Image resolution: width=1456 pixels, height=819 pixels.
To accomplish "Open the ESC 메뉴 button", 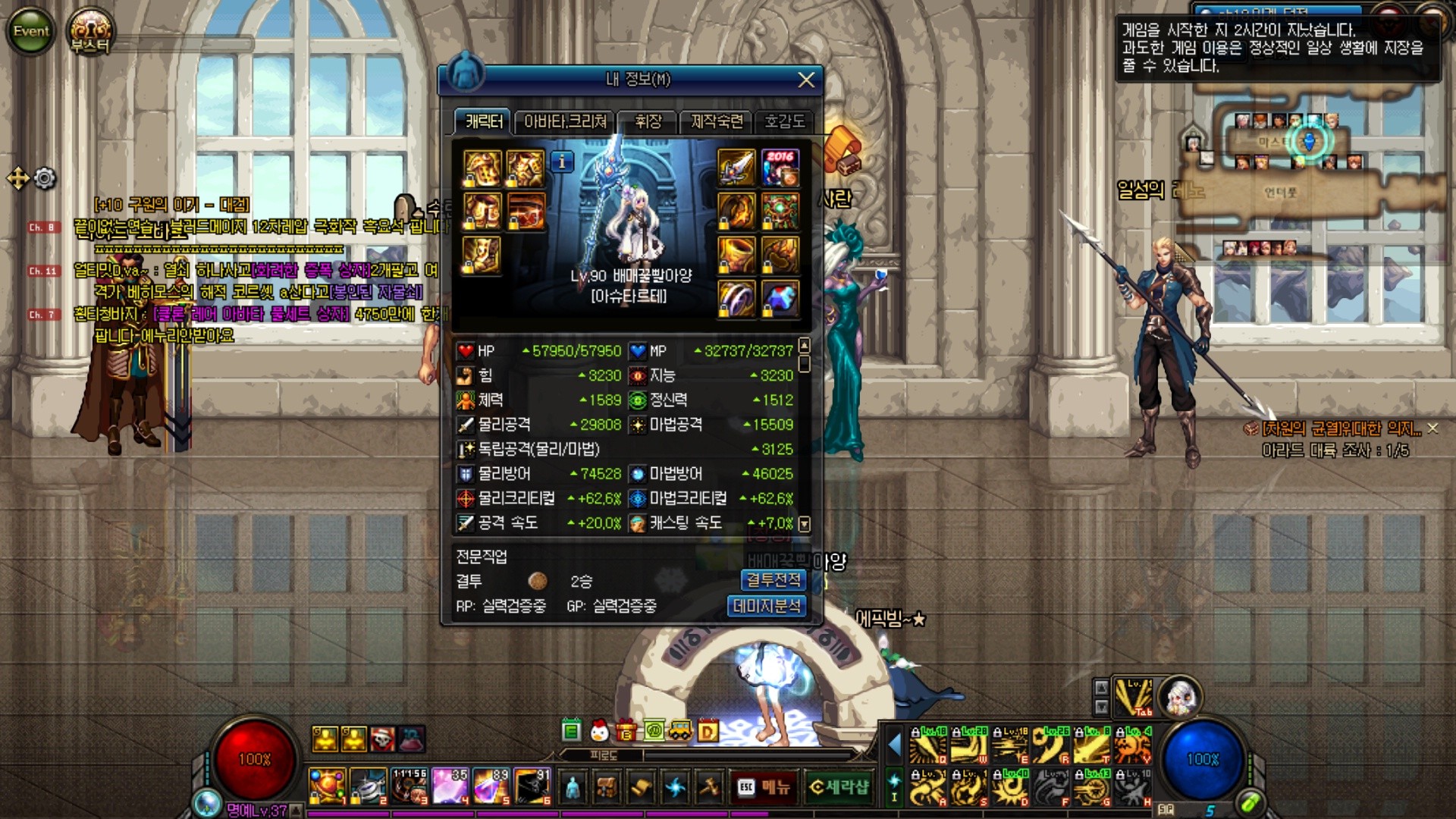I will [764, 788].
